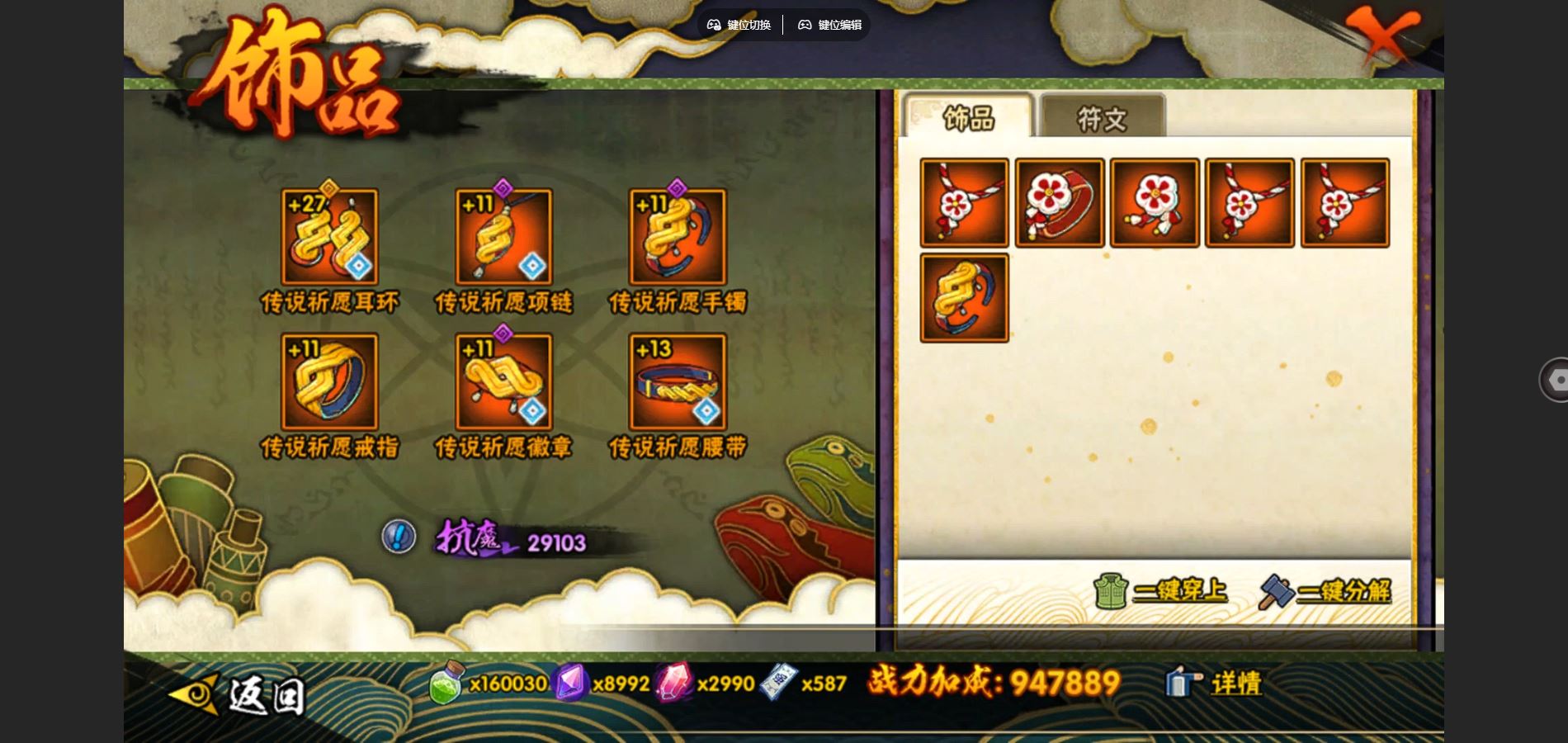Open the 详情 details panel
Screen dimensions: 1568x743
(1214, 684)
